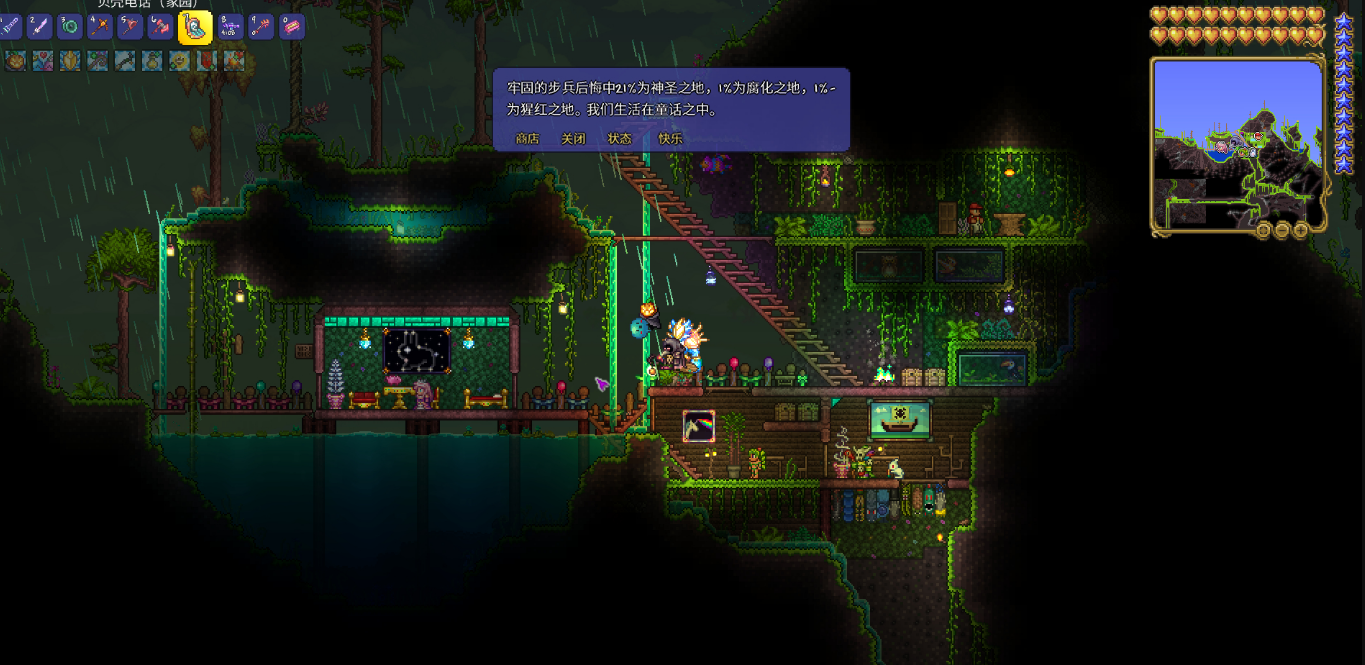
Task: Select the red axe in slot 6
Action: 159,26
